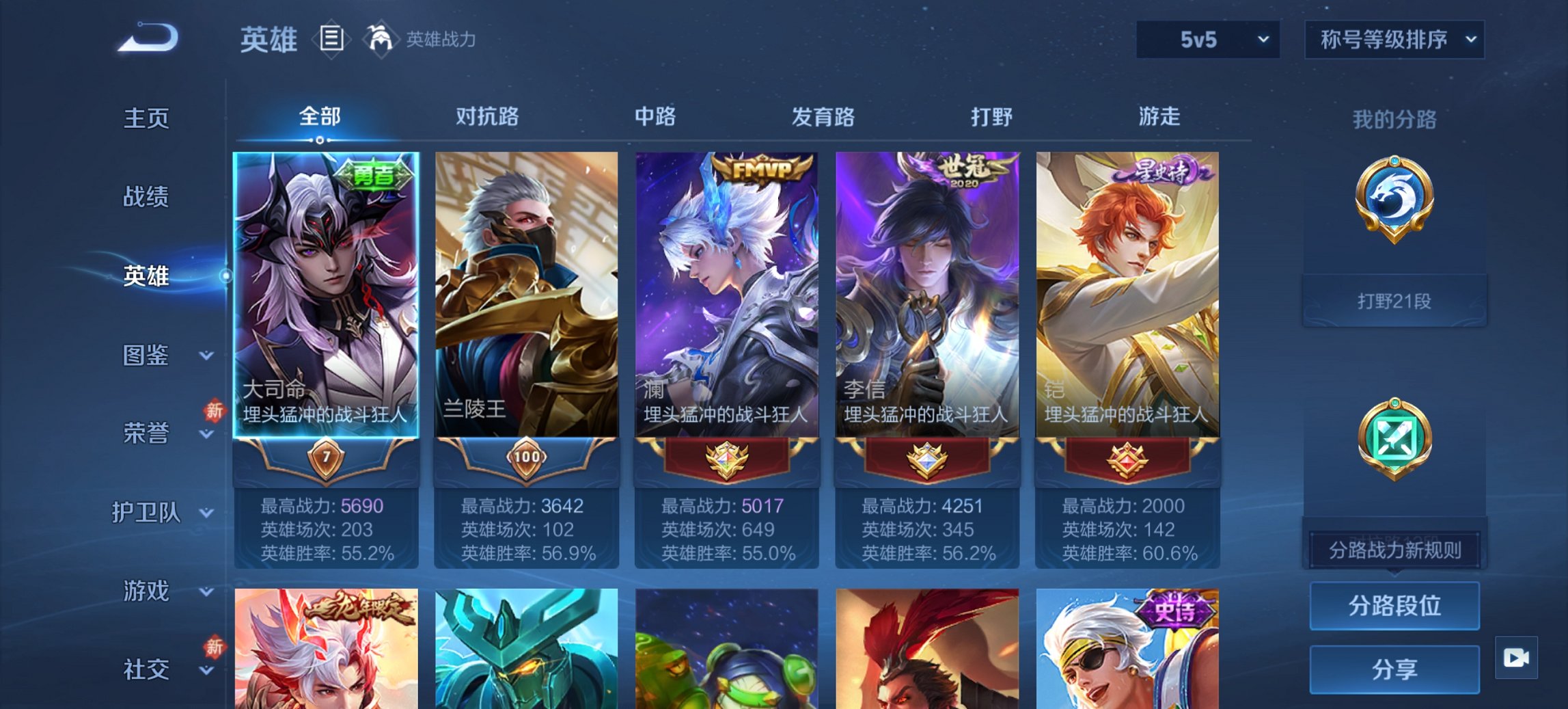Open the hero catalog icon beside 英雄 title
1568x709 pixels.
[x=331, y=39]
